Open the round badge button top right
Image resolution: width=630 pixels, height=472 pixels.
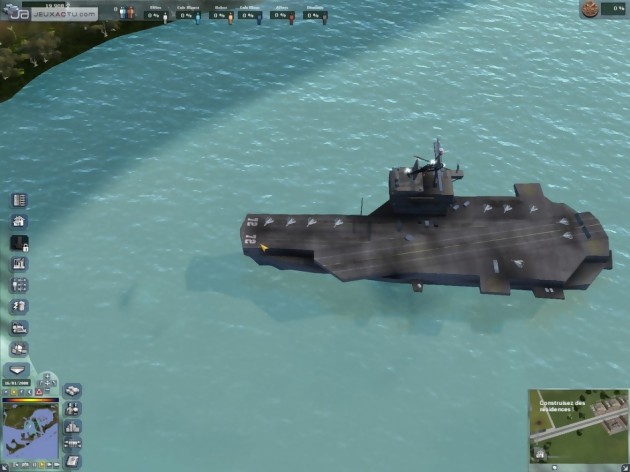pos(594,9)
